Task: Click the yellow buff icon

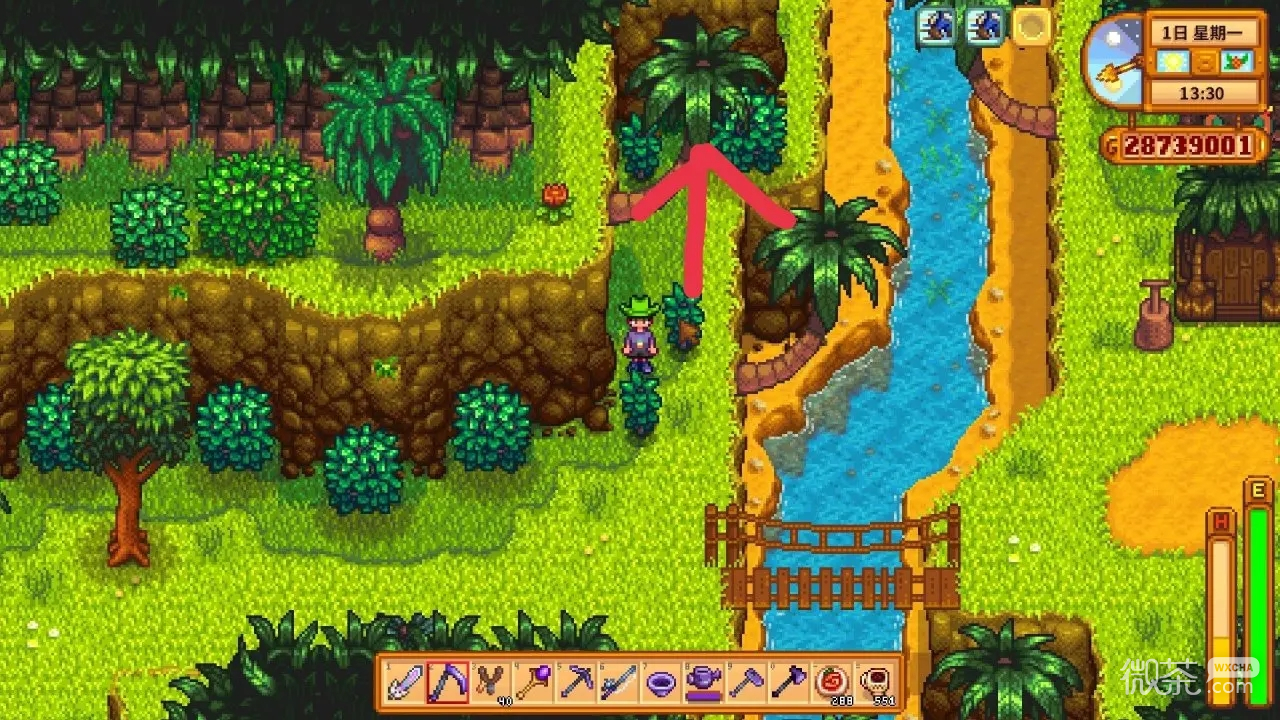Action: pyautogui.click(x=1031, y=27)
